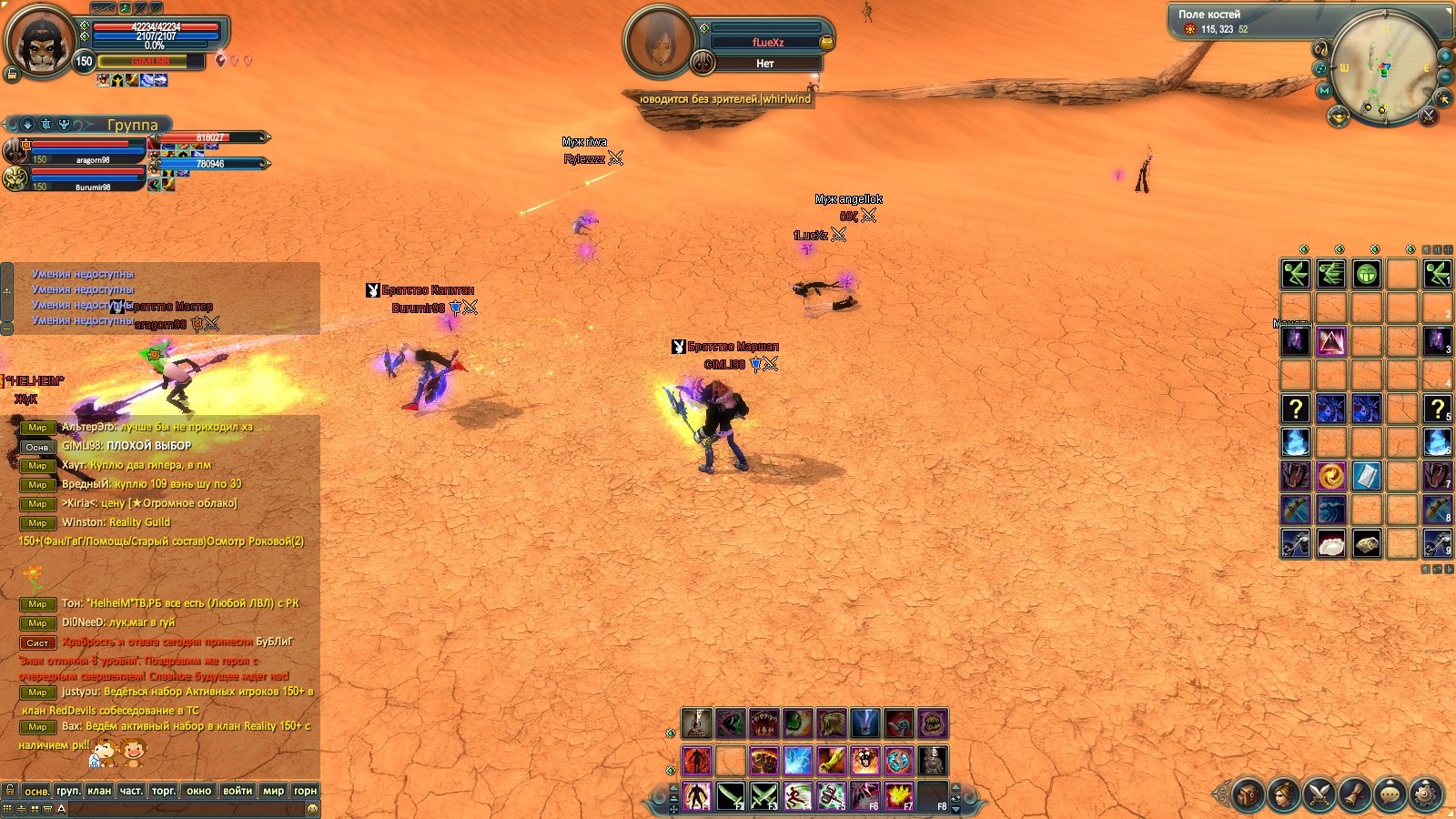Use the F5 hammer skill
Image resolution: width=1456 pixels, height=819 pixels.
832,796
